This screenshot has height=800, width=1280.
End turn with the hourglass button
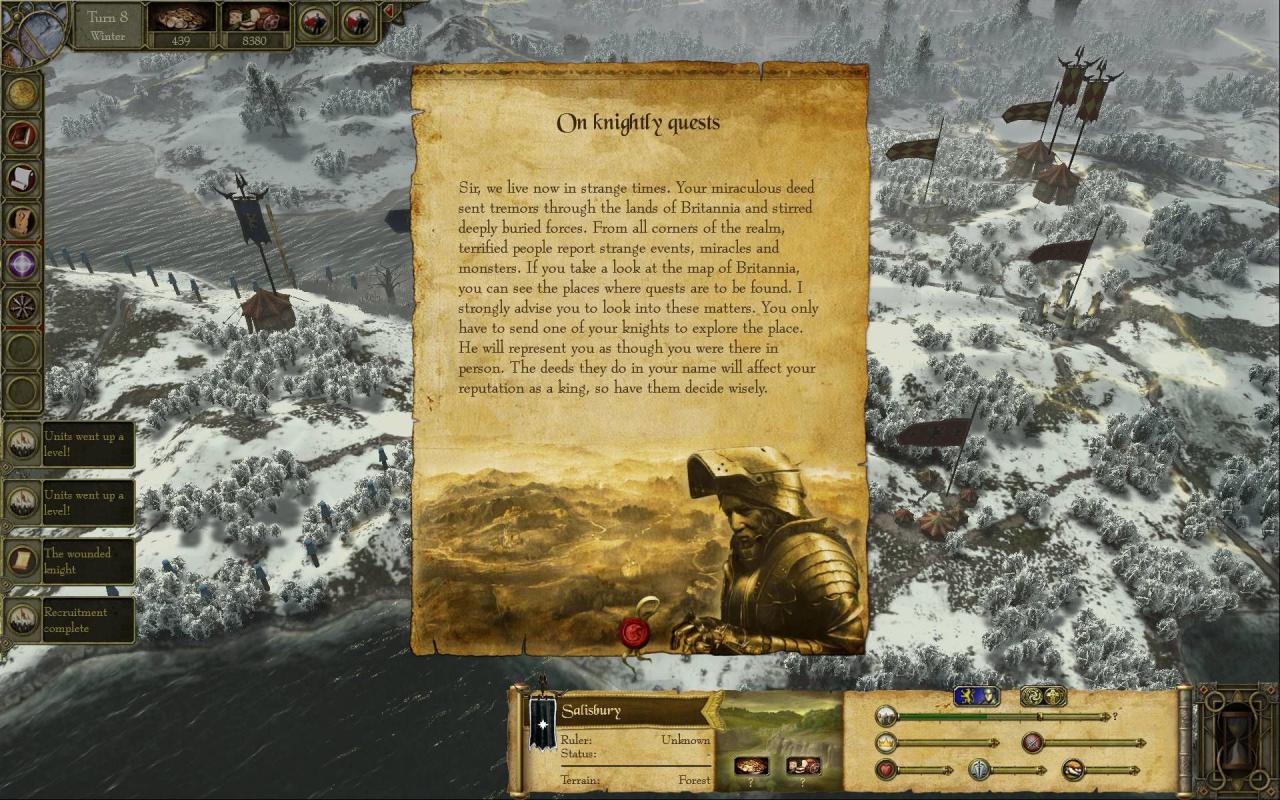(x=1237, y=740)
